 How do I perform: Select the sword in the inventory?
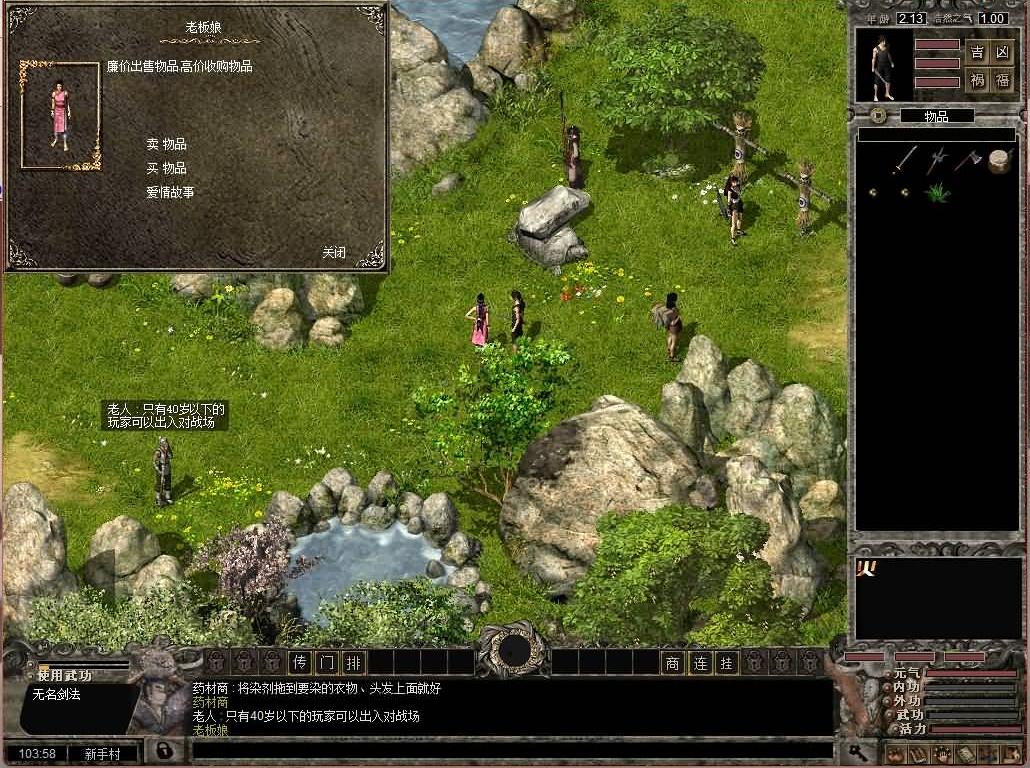point(905,159)
